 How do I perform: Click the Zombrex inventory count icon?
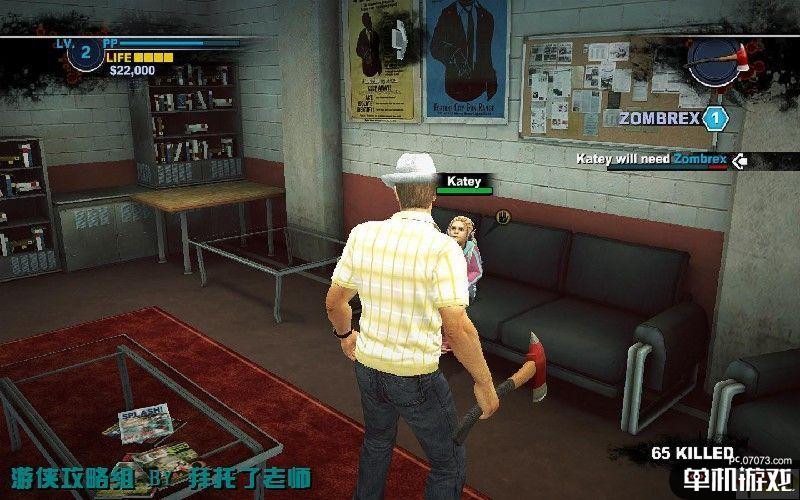click(714, 119)
